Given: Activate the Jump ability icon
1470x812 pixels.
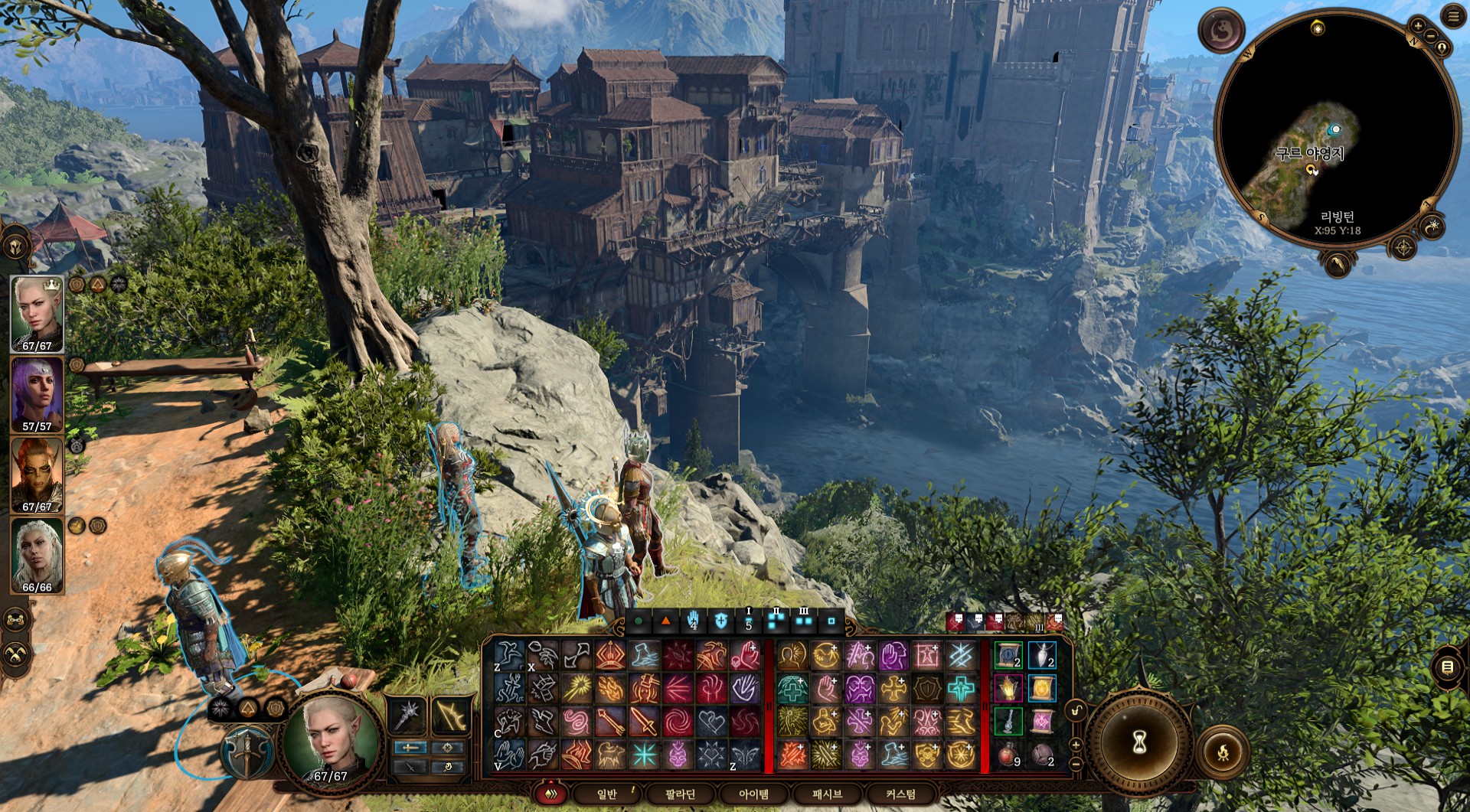Looking at the screenshot, I should [508, 657].
